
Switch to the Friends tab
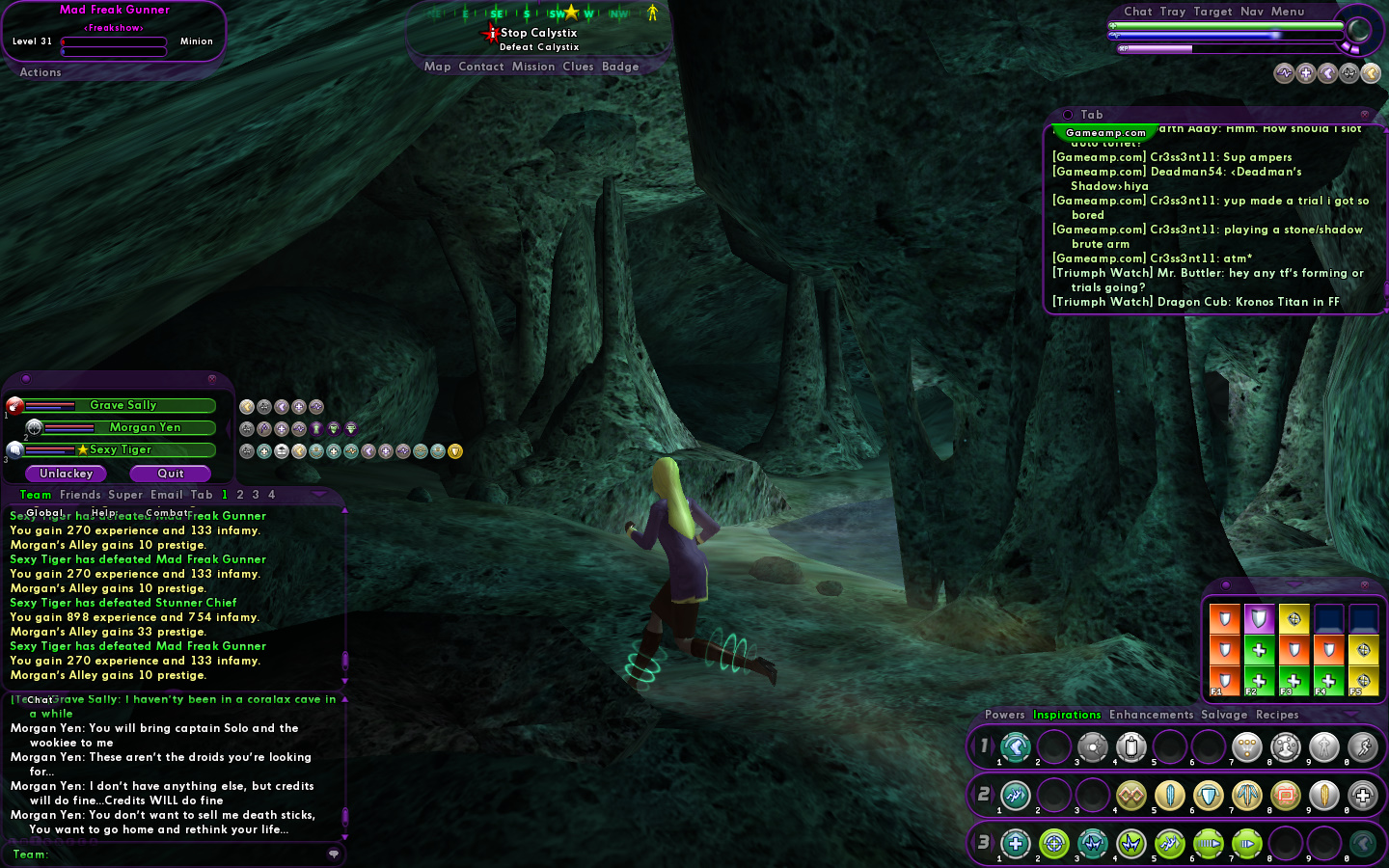coord(80,495)
